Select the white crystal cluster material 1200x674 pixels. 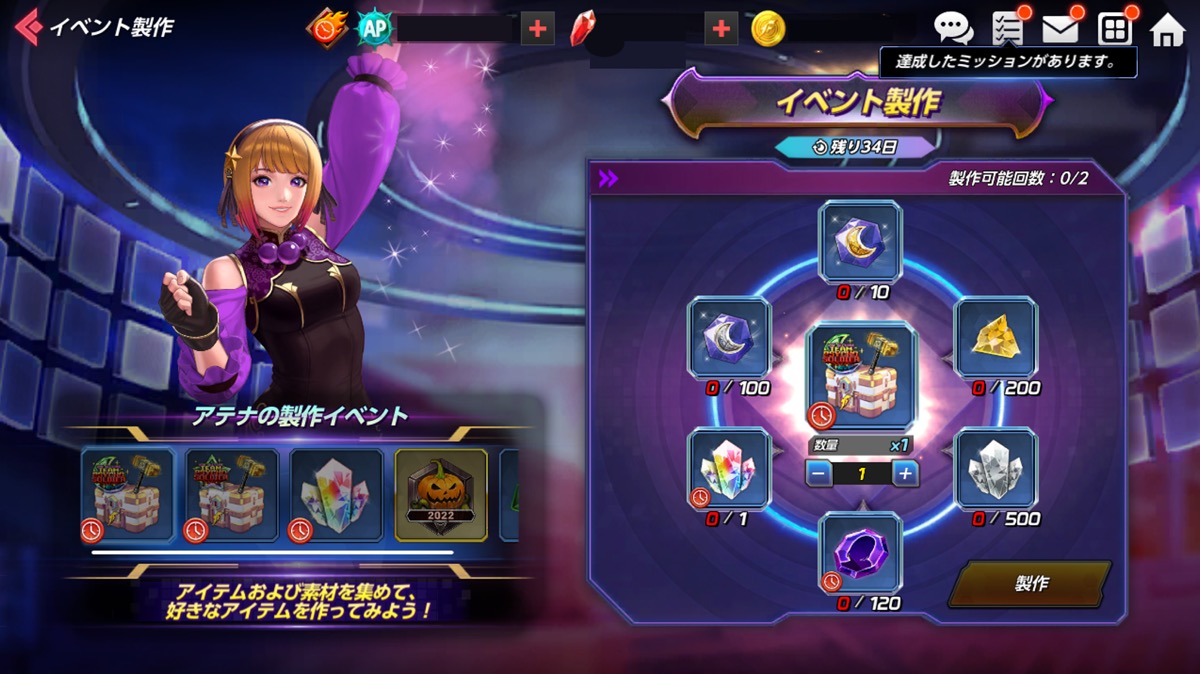click(995, 469)
